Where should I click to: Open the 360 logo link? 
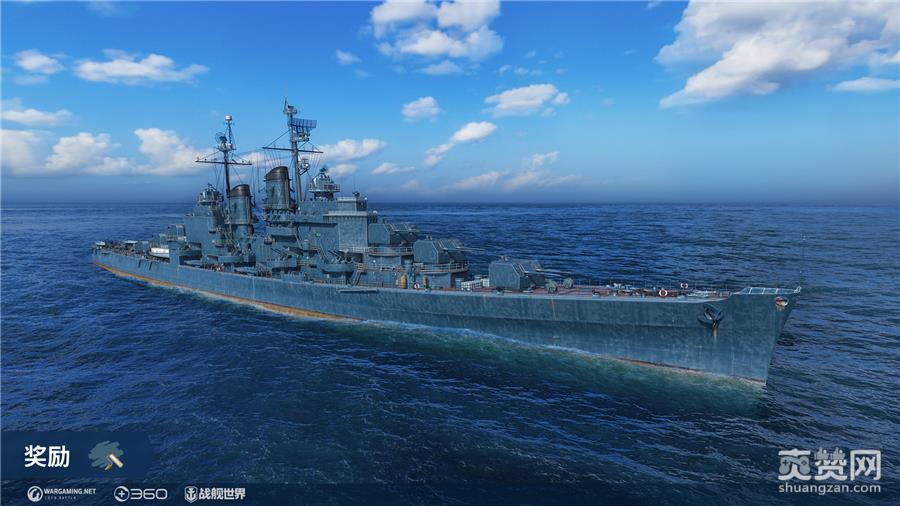tap(140, 493)
